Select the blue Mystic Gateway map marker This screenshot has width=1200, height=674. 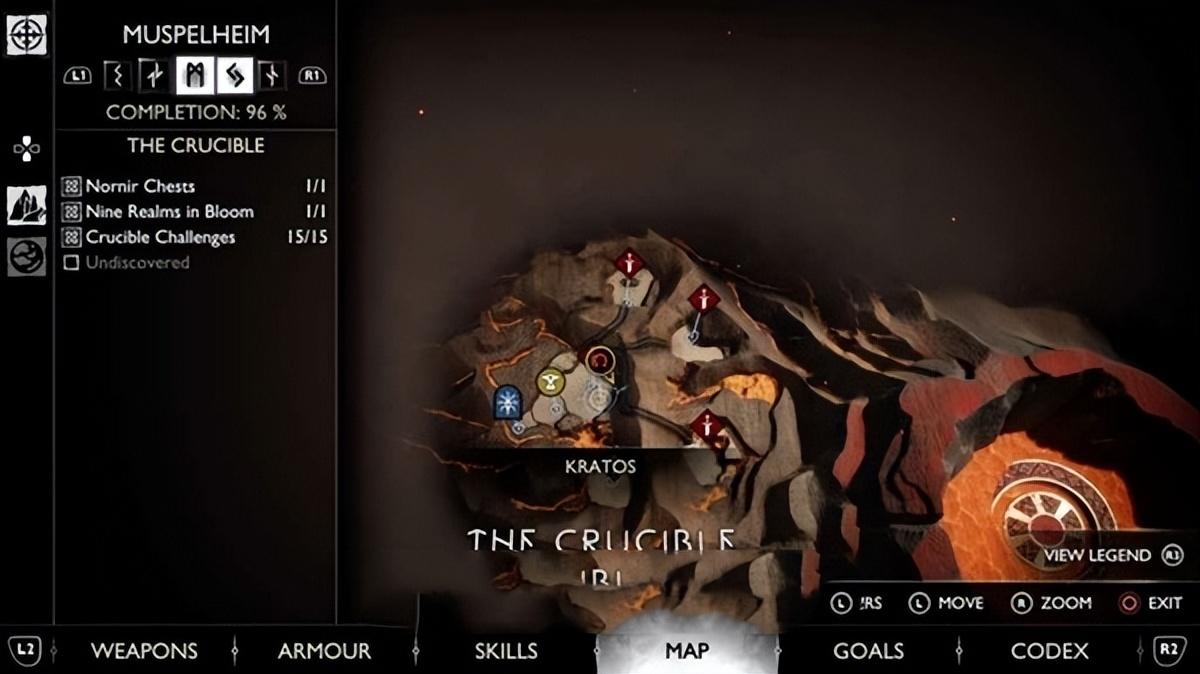(509, 402)
